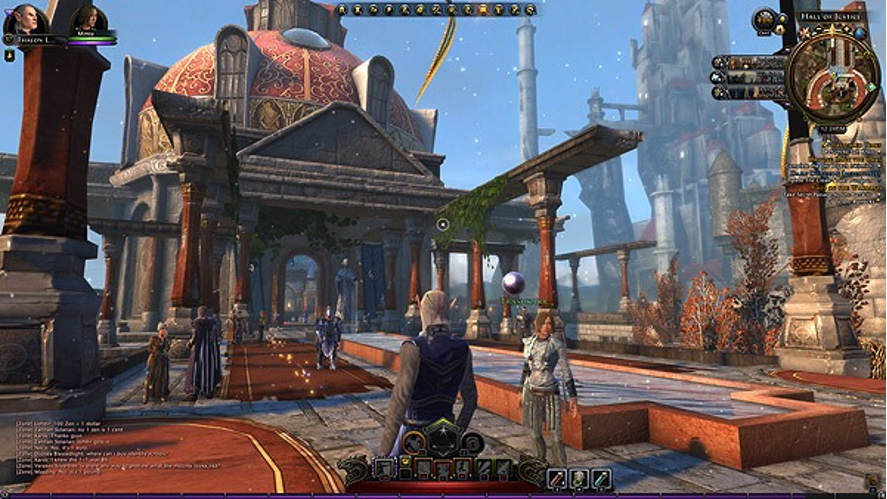Open the top event banner beside minimap

click(750, 62)
